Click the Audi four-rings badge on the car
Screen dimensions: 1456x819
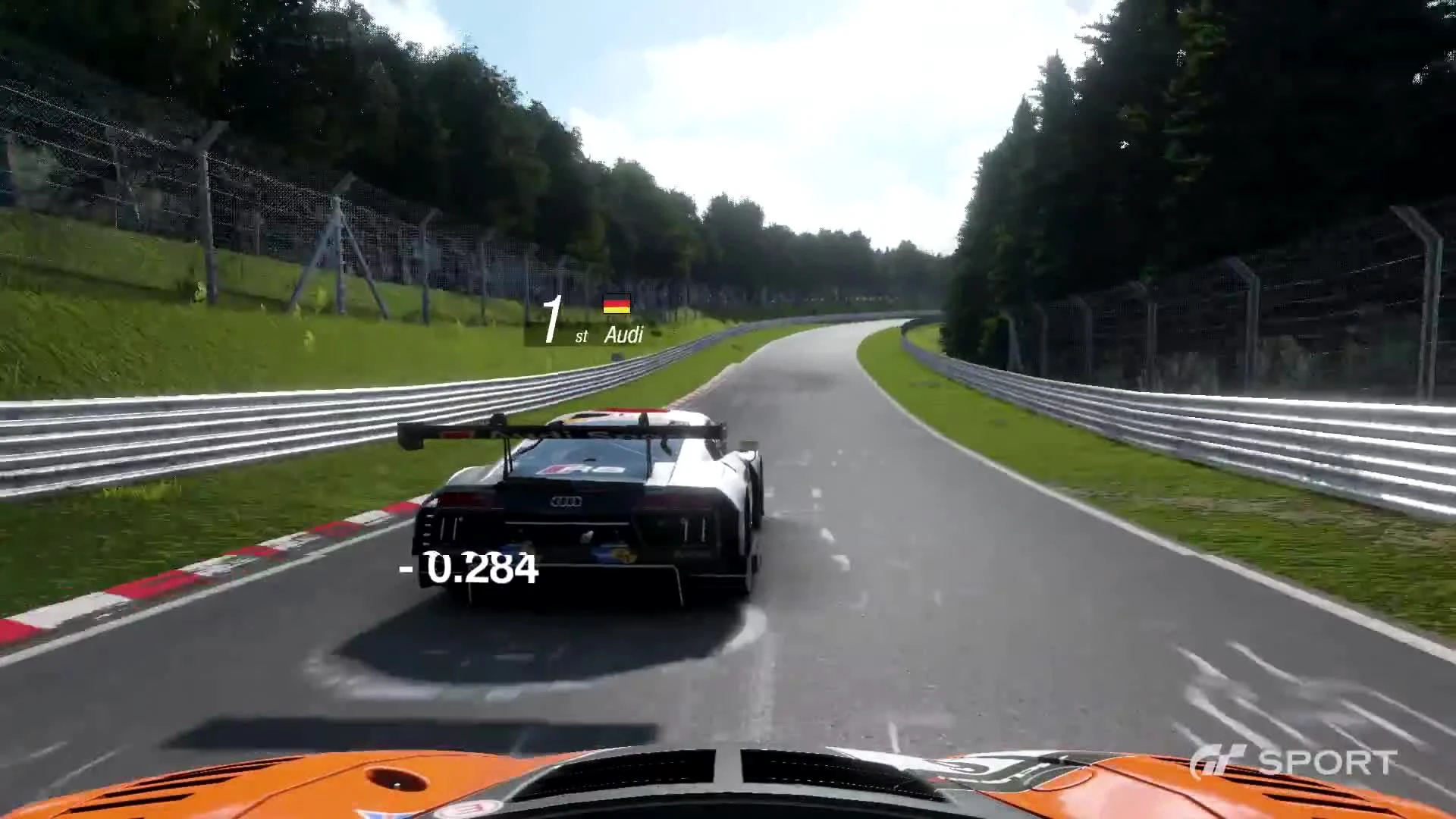pyautogui.click(x=567, y=500)
